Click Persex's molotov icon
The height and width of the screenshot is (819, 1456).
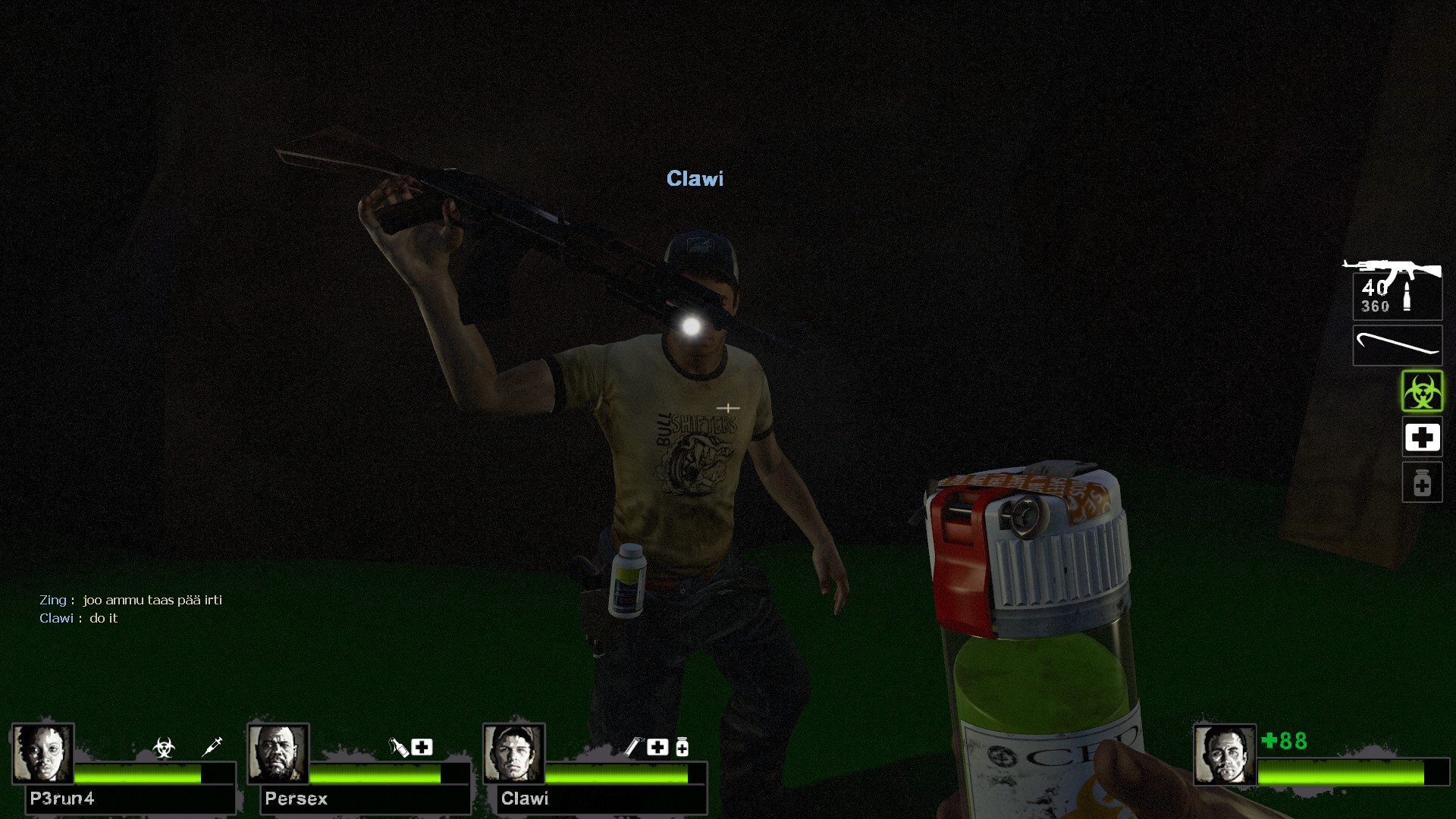(398, 748)
